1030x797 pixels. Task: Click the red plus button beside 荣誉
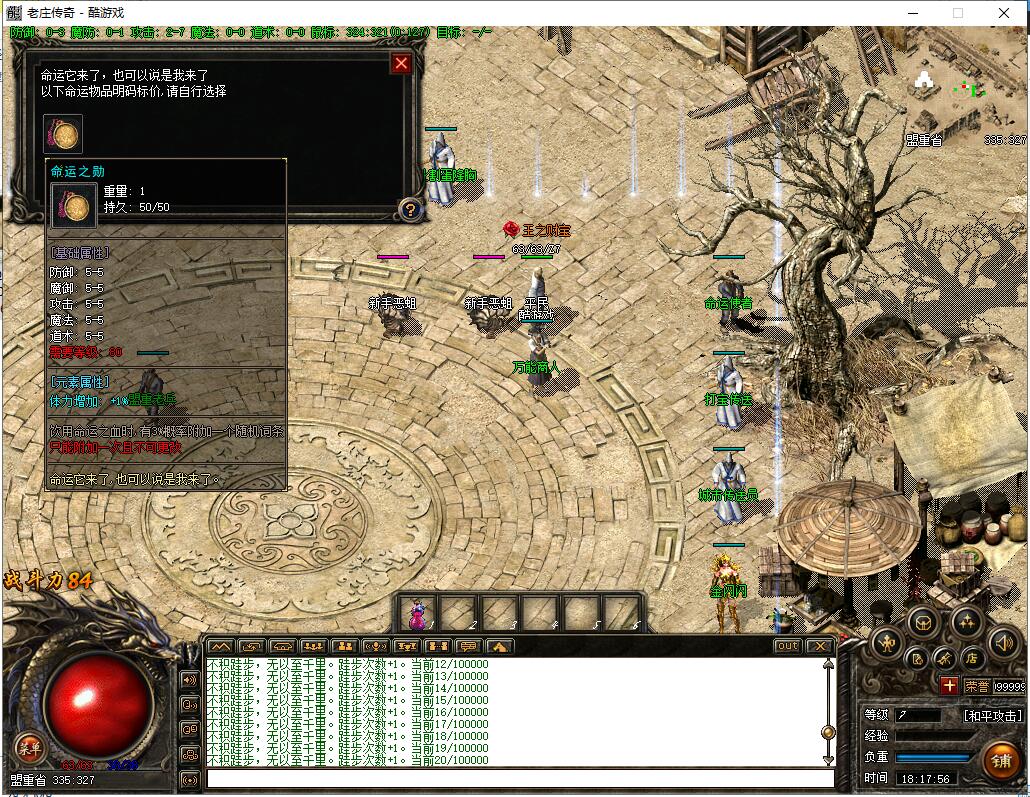tap(948, 686)
